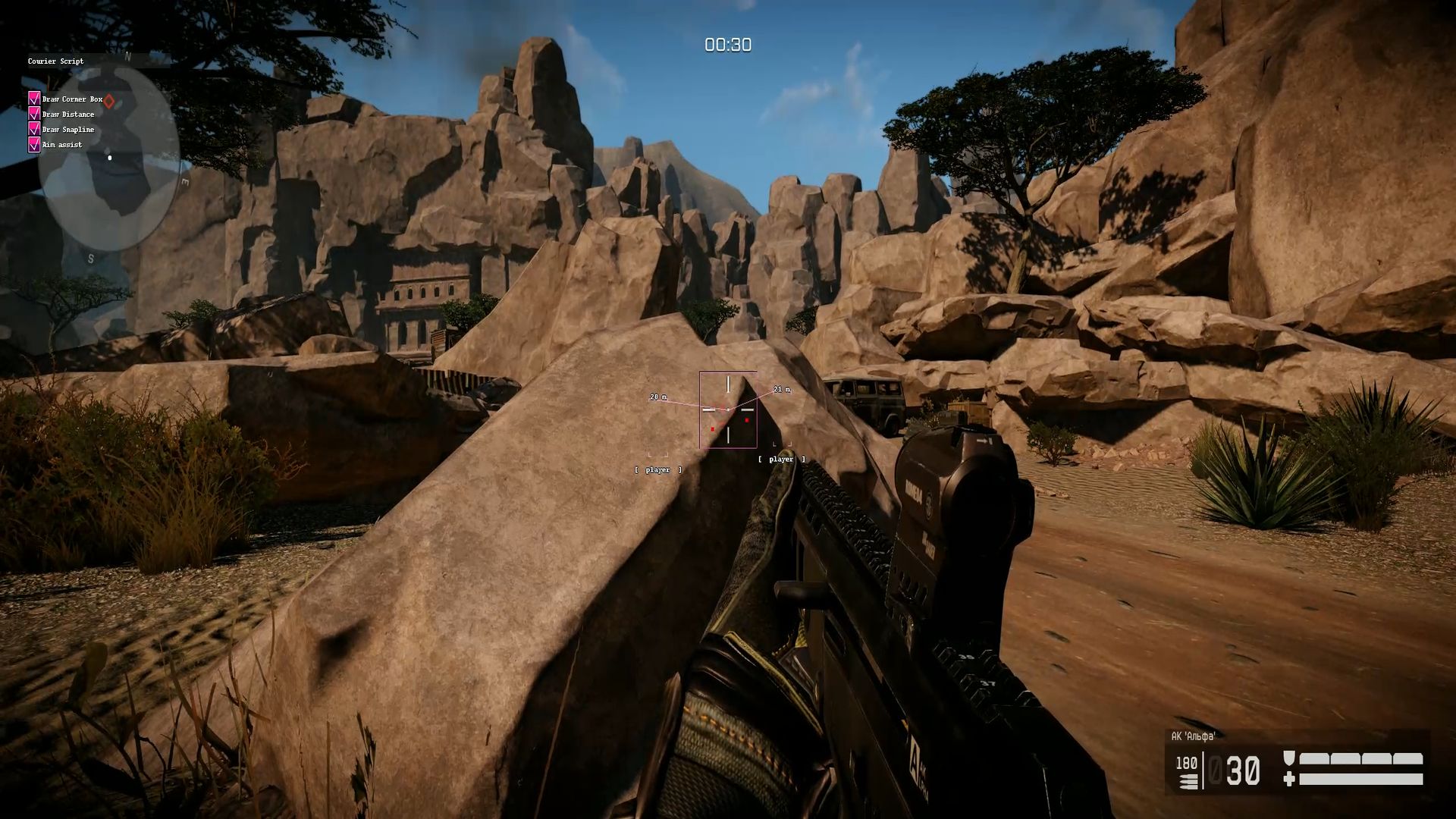Click the right [ player ] ESP label
Image resolution: width=1456 pixels, height=819 pixels.
click(781, 459)
